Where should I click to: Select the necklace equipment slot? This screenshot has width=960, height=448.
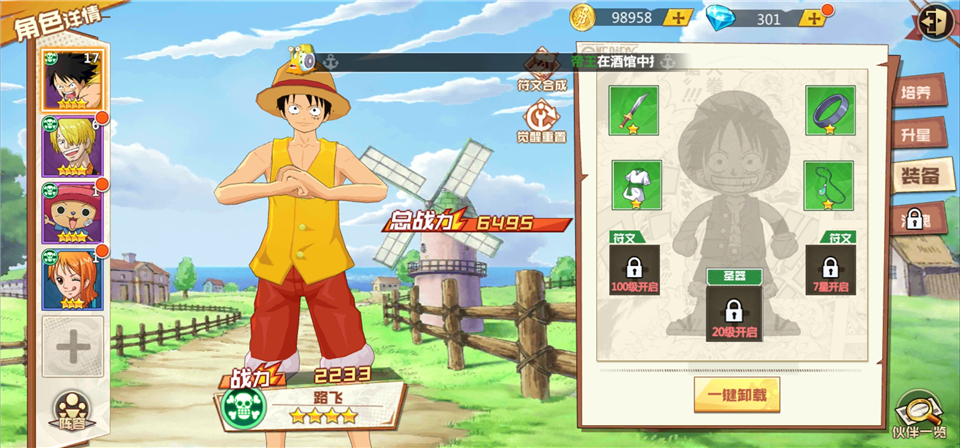[x=829, y=185]
